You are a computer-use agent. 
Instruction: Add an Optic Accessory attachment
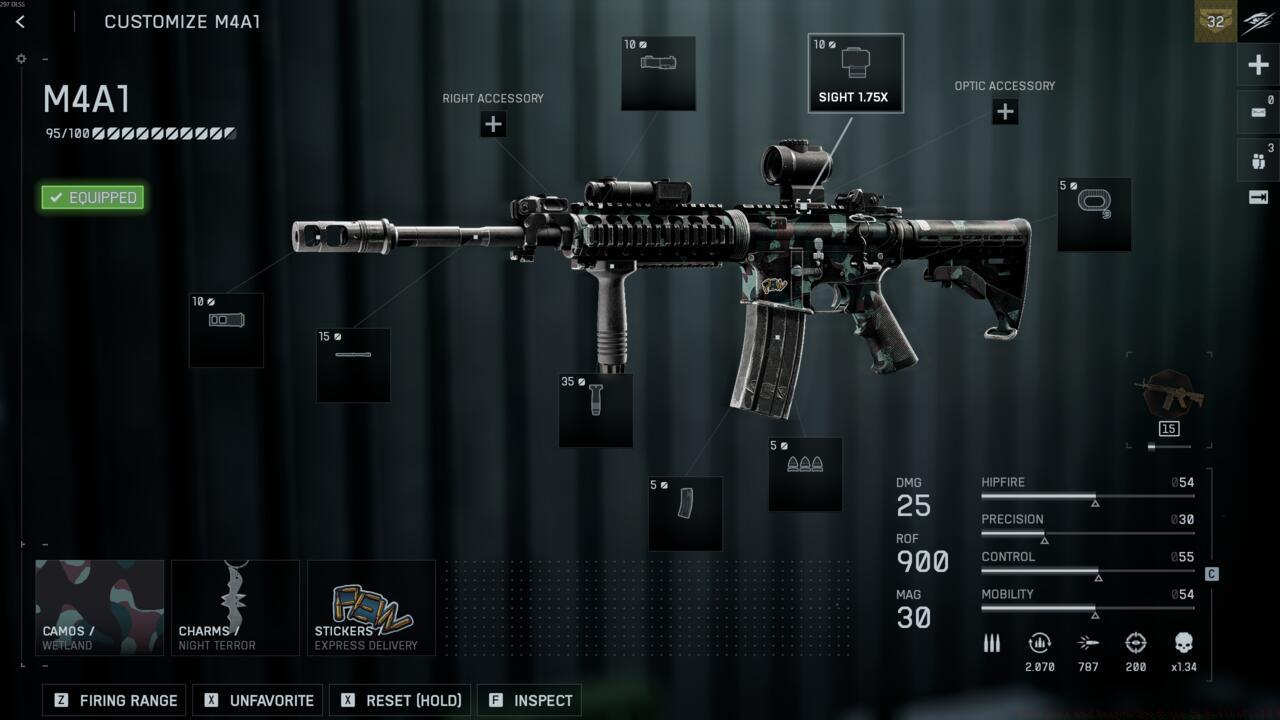[1004, 111]
